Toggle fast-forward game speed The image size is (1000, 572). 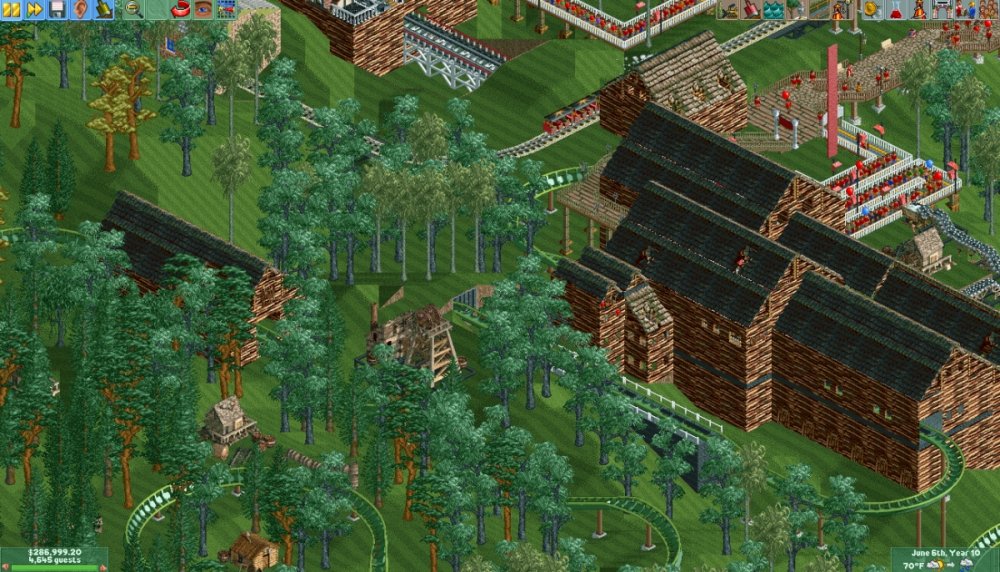pos(34,9)
